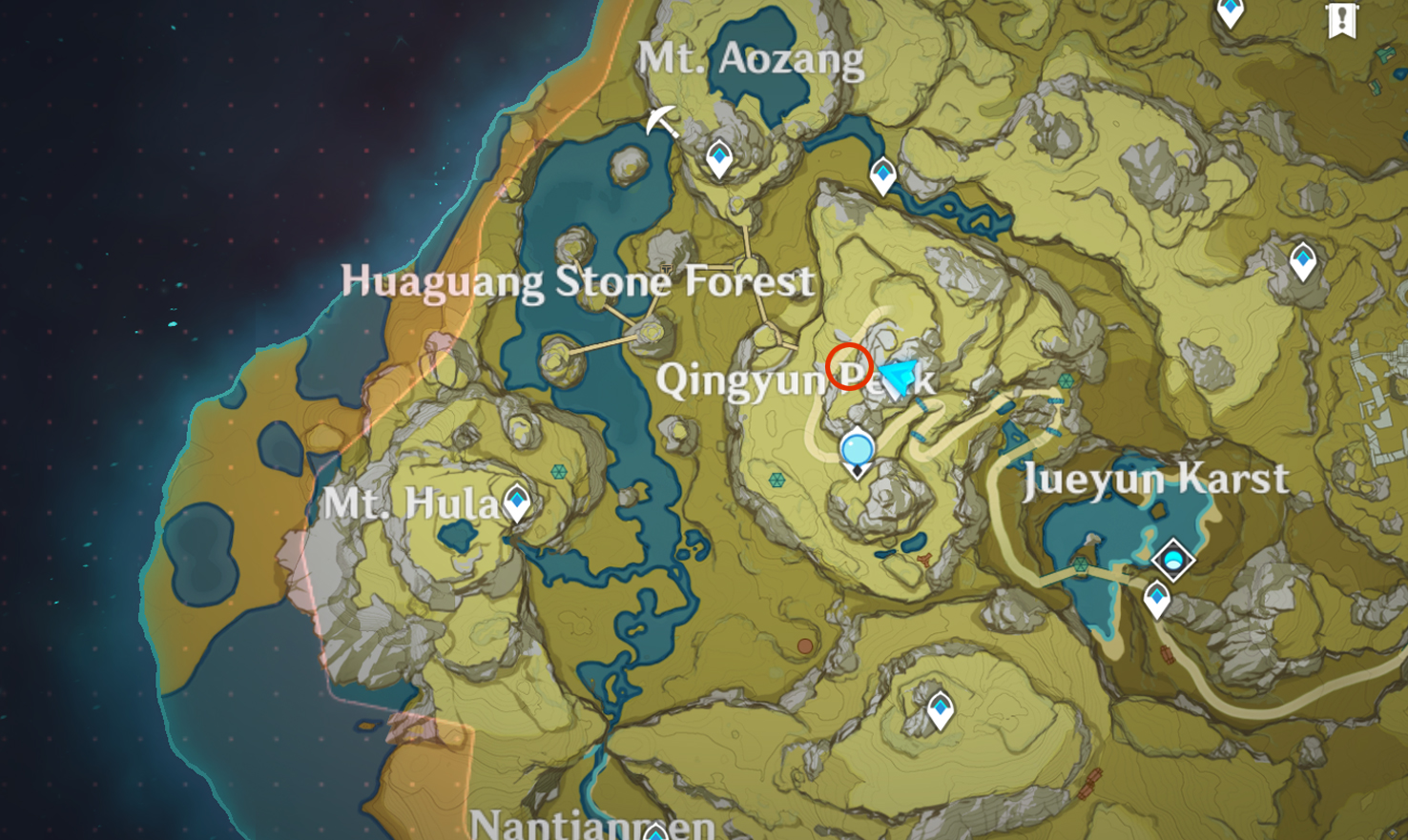The height and width of the screenshot is (840, 1408).
Task: Pick the teleport waypoint just below the domain marker
Action: click(x=1157, y=600)
